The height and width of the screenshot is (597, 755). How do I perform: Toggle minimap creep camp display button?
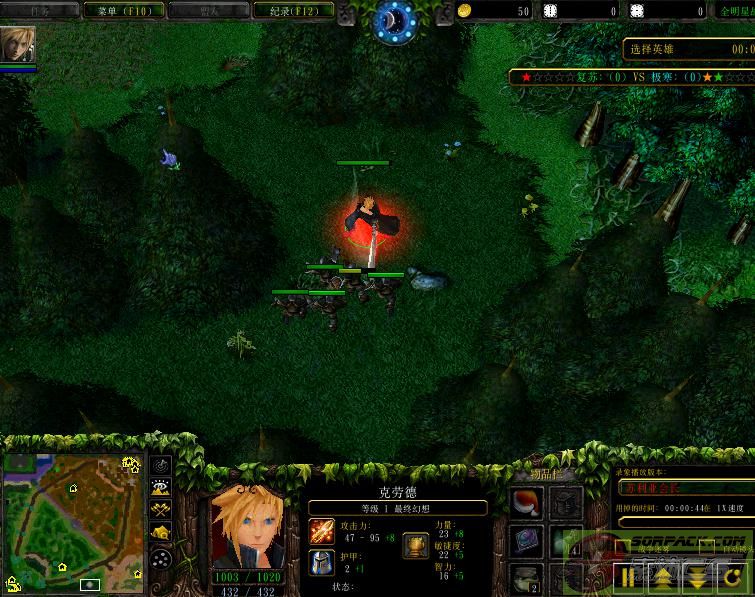tap(160, 532)
